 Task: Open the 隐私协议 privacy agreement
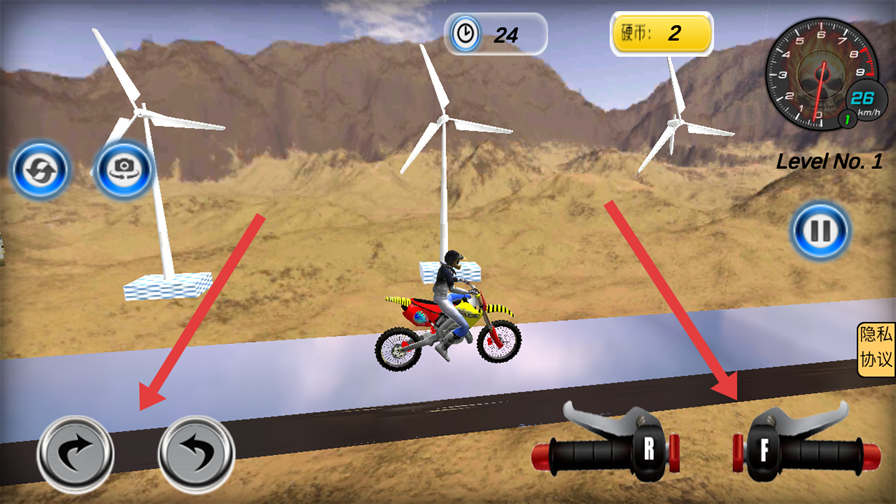pos(876,349)
